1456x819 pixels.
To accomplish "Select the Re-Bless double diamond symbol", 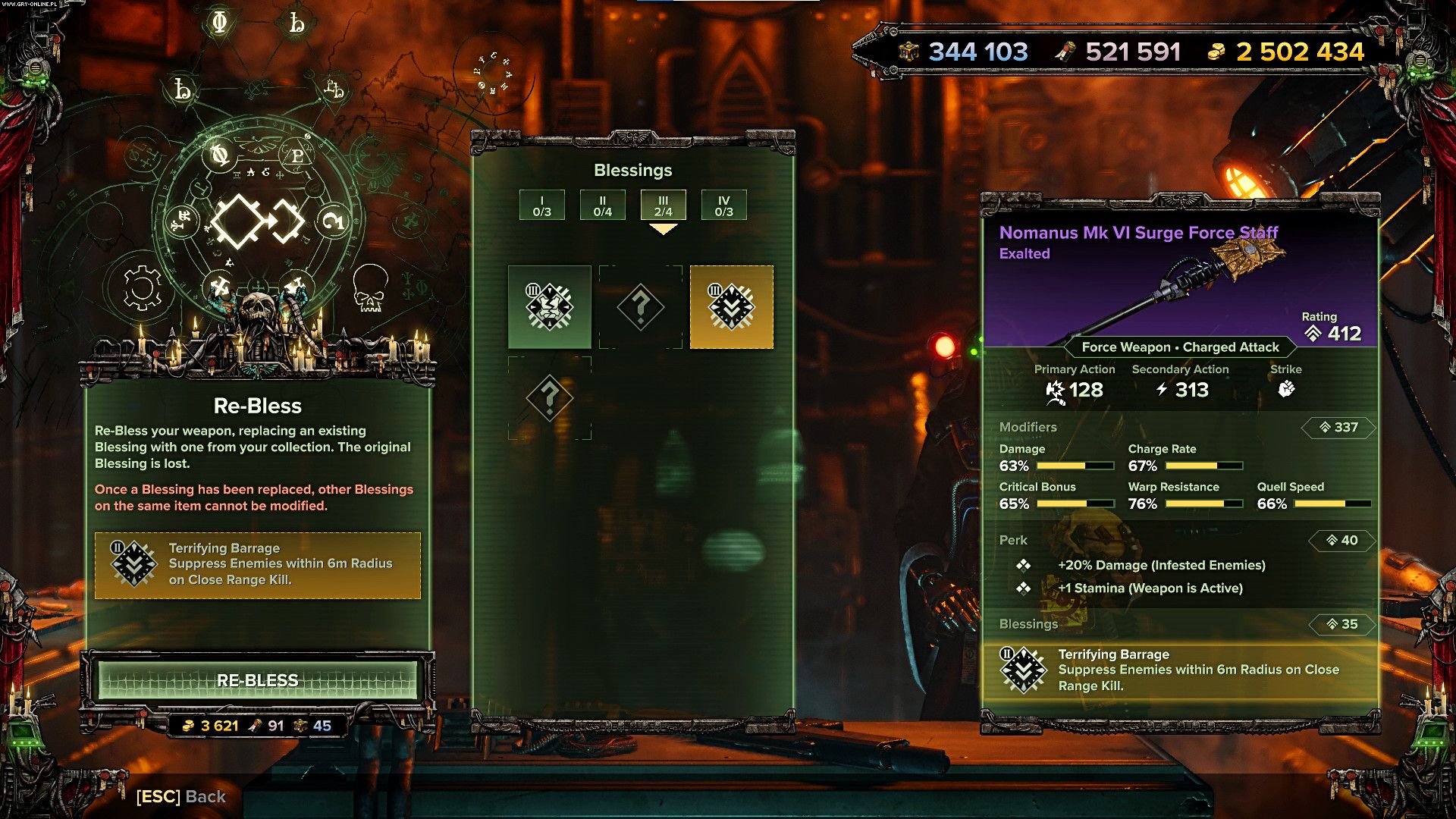I will [257, 221].
